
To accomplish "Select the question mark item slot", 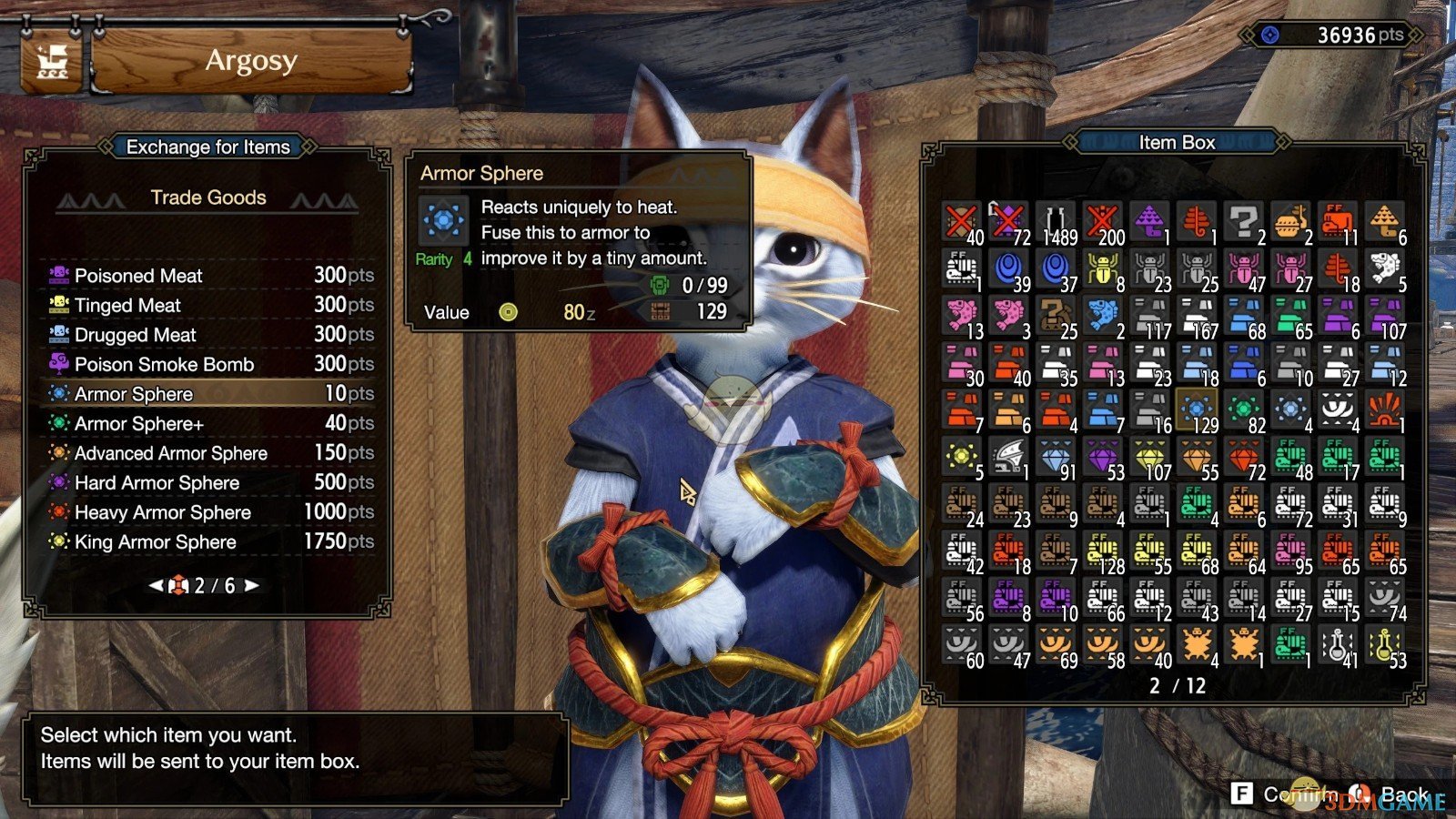I will 1244,223.
